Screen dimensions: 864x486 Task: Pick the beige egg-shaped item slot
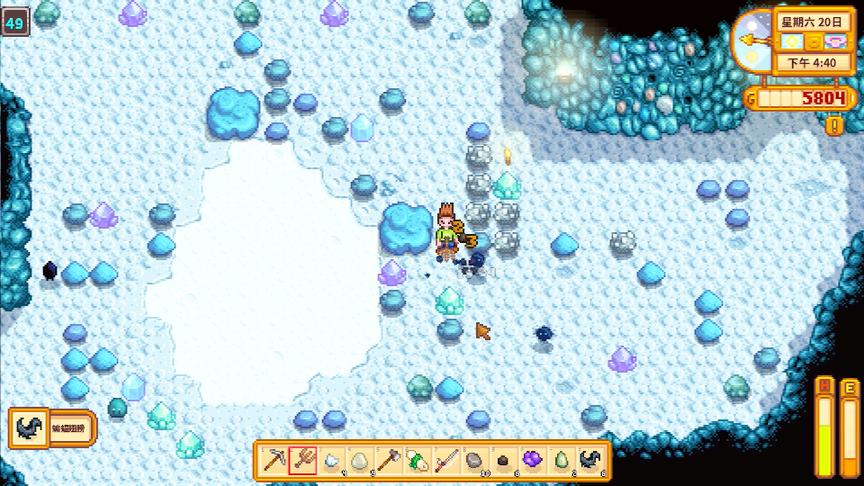tap(360, 460)
